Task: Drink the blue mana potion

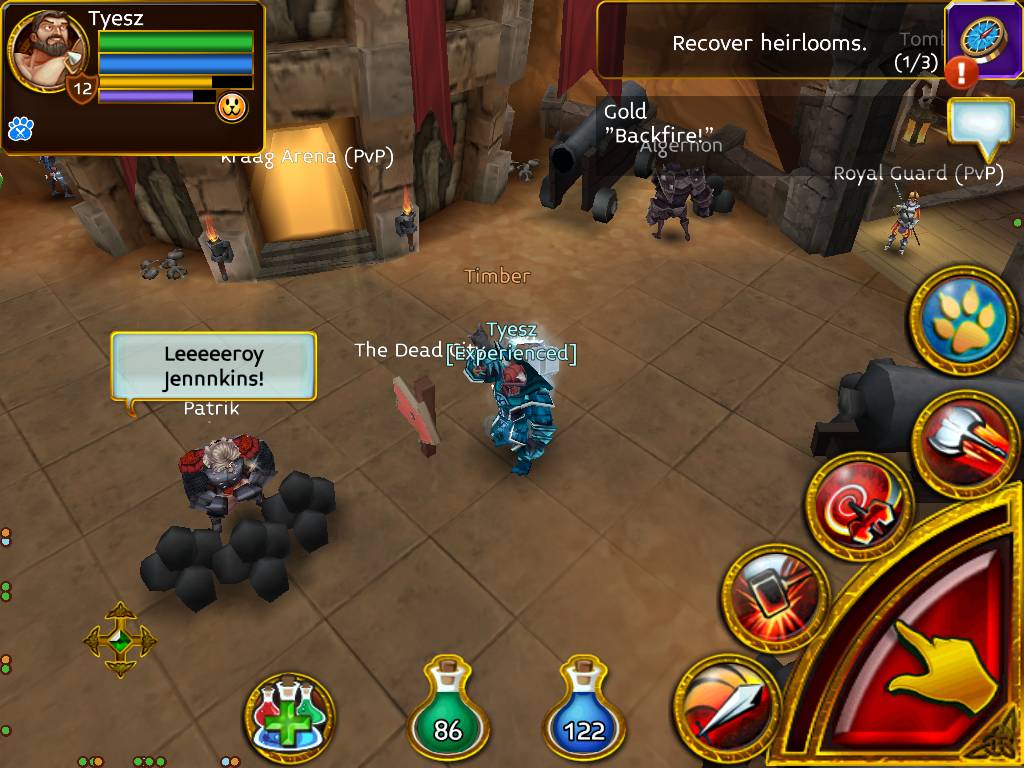Action: [x=584, y=713]
